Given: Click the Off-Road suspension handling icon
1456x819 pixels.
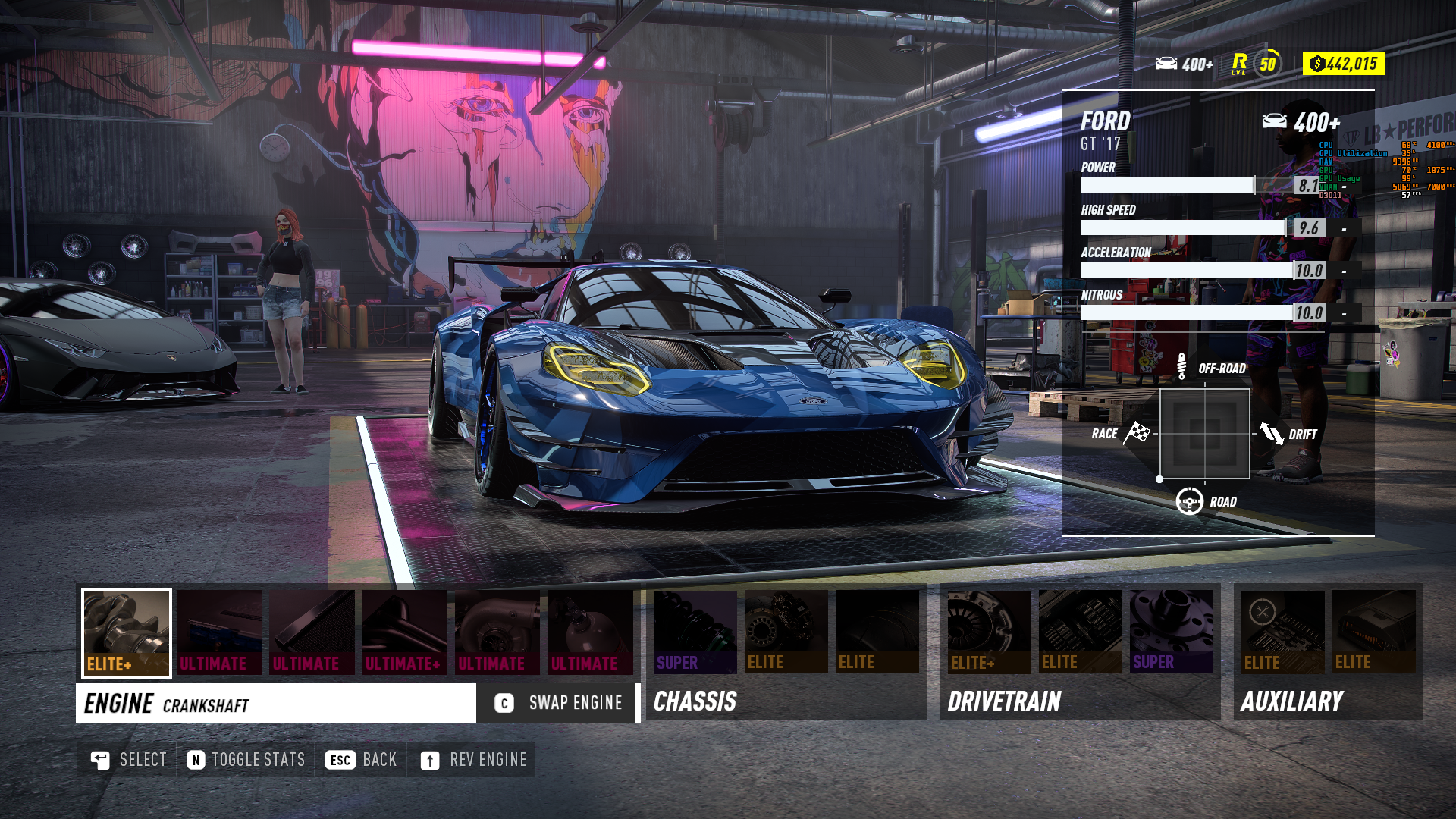Looking at the screenshot, I should point(1181,367).
